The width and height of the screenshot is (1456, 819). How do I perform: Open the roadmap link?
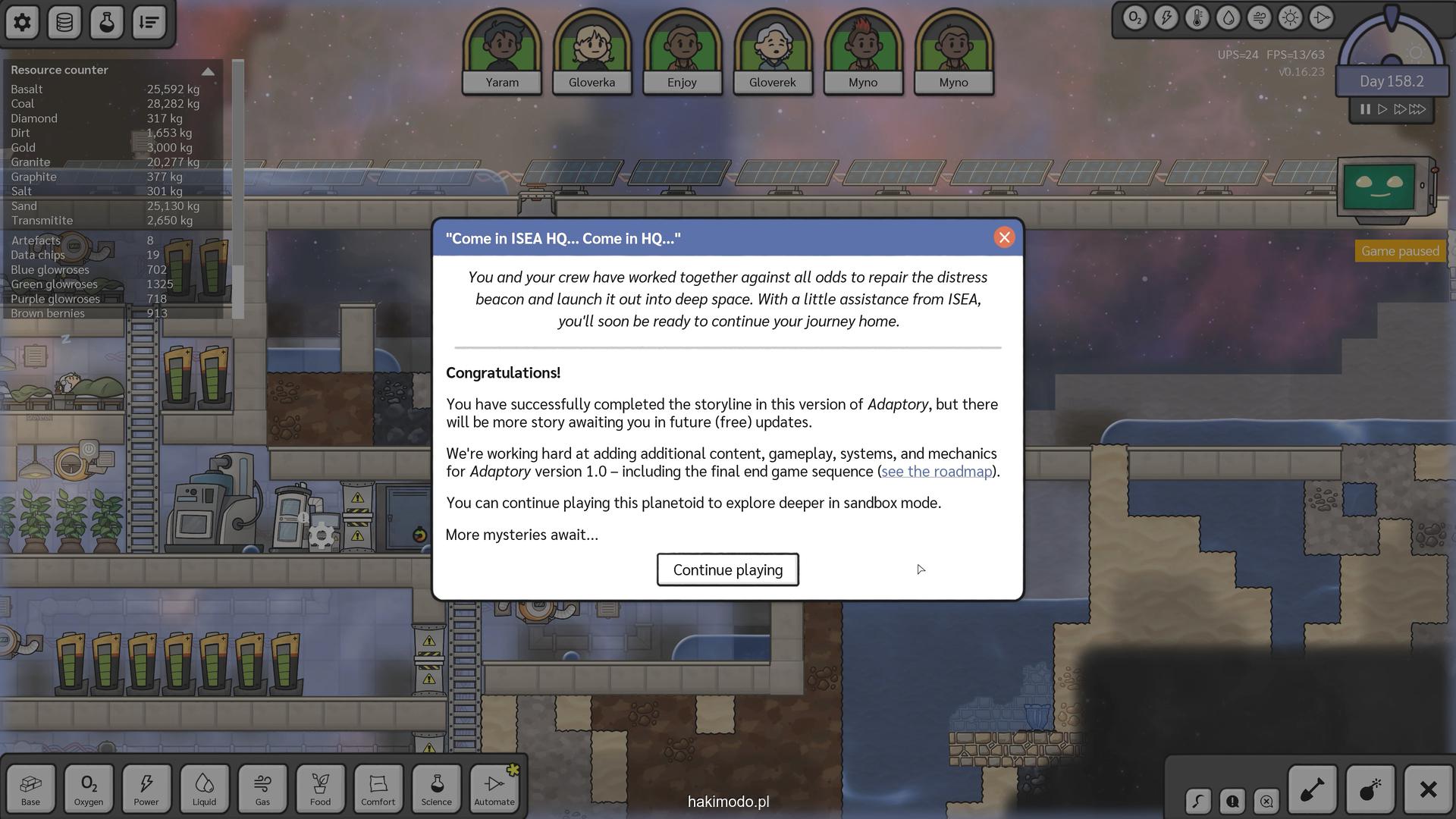click(x=937, y=472)
